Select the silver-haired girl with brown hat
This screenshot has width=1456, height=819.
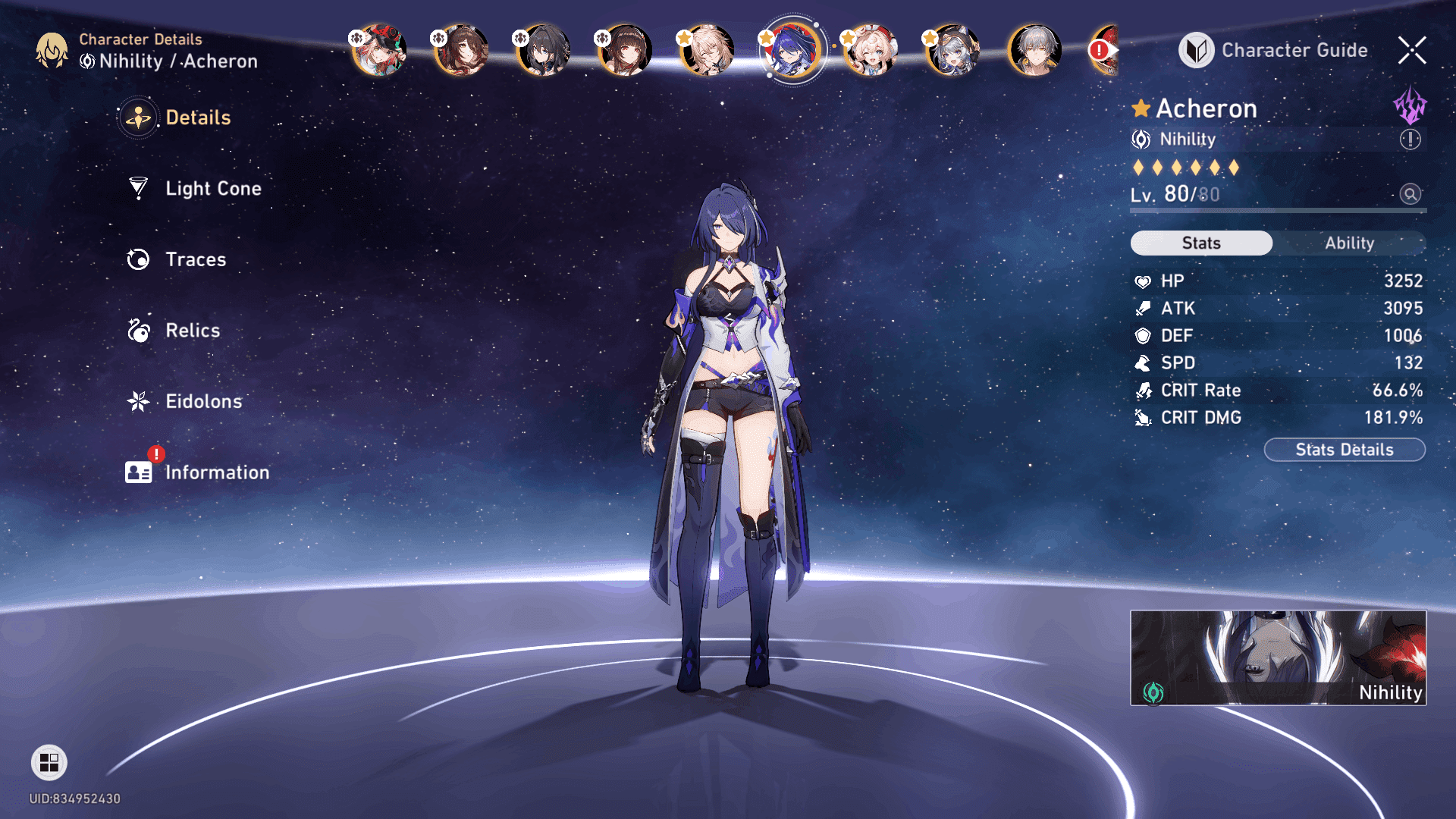pos(952,51)
